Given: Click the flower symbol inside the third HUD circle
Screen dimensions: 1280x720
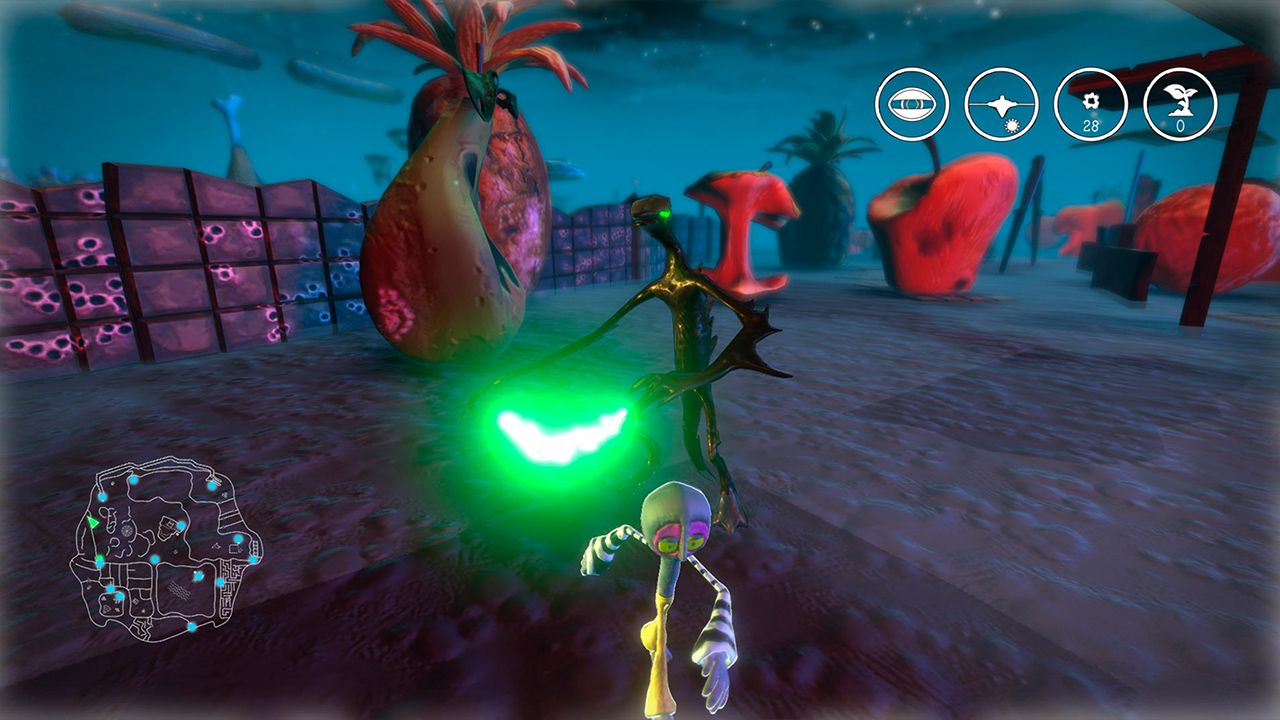Looking at the screenshot, I should point(1090,101).
